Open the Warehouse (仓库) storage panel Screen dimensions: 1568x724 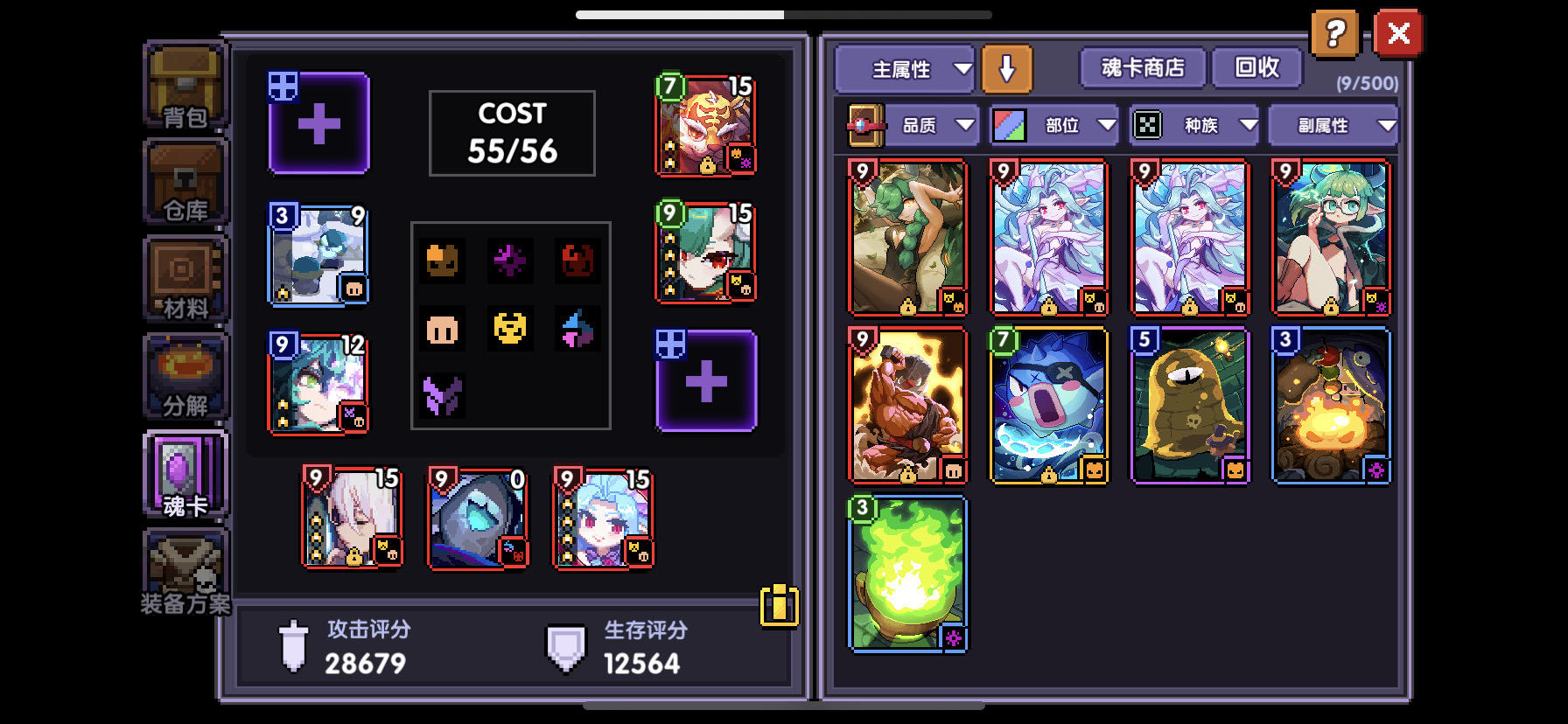click(185, 184)
